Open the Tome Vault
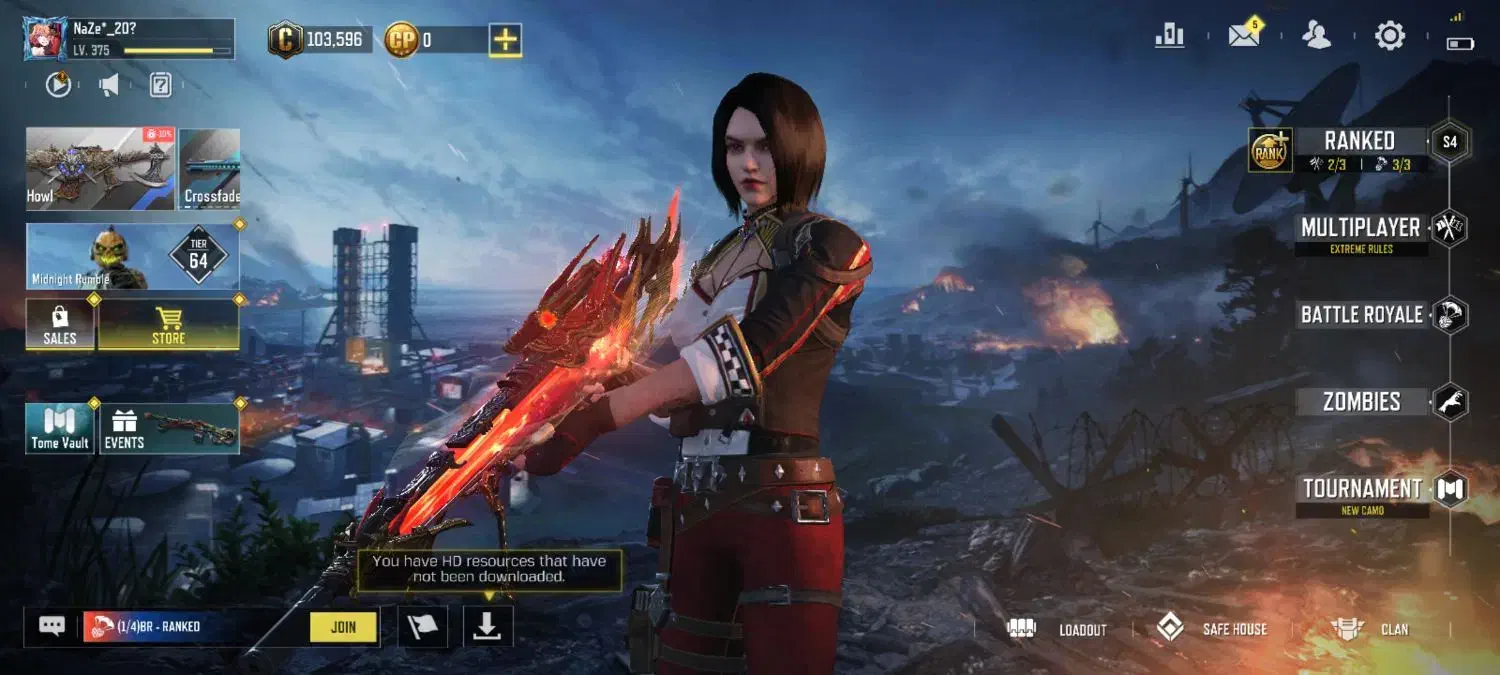This screenshot has width=1500, height=675. click(60, 429)
